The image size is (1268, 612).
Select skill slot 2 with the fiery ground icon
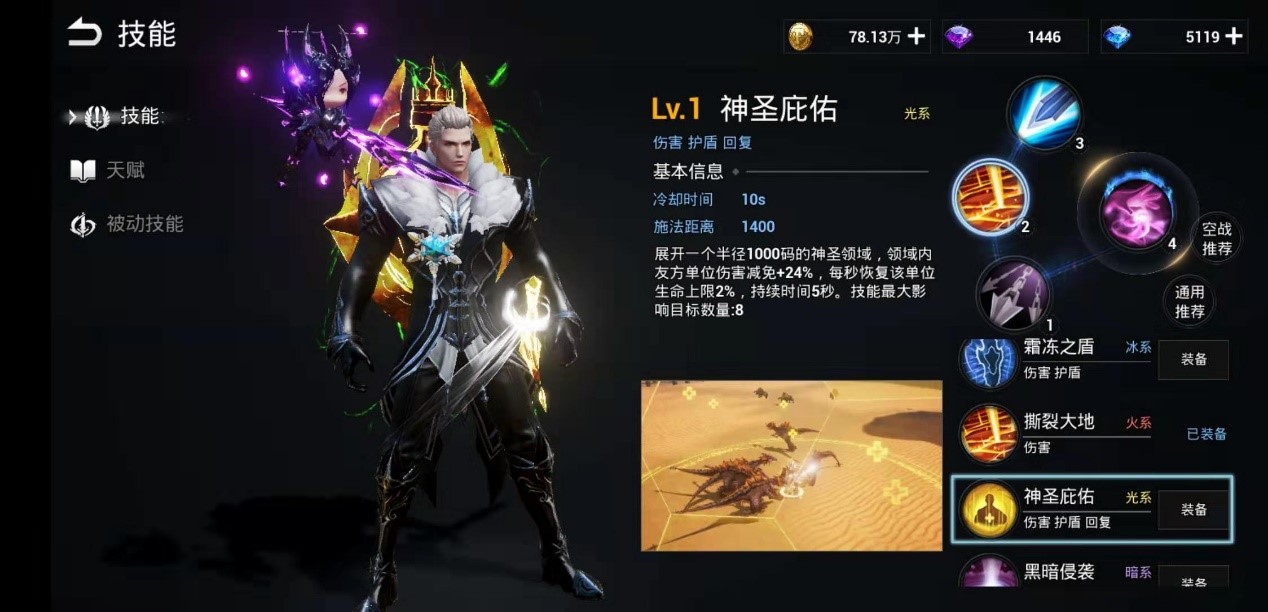(x=988, y=197)
